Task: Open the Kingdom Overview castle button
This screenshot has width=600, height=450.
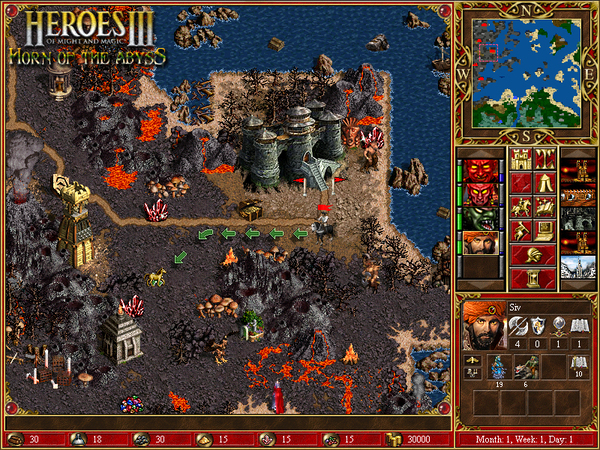Action: point(521,159)
